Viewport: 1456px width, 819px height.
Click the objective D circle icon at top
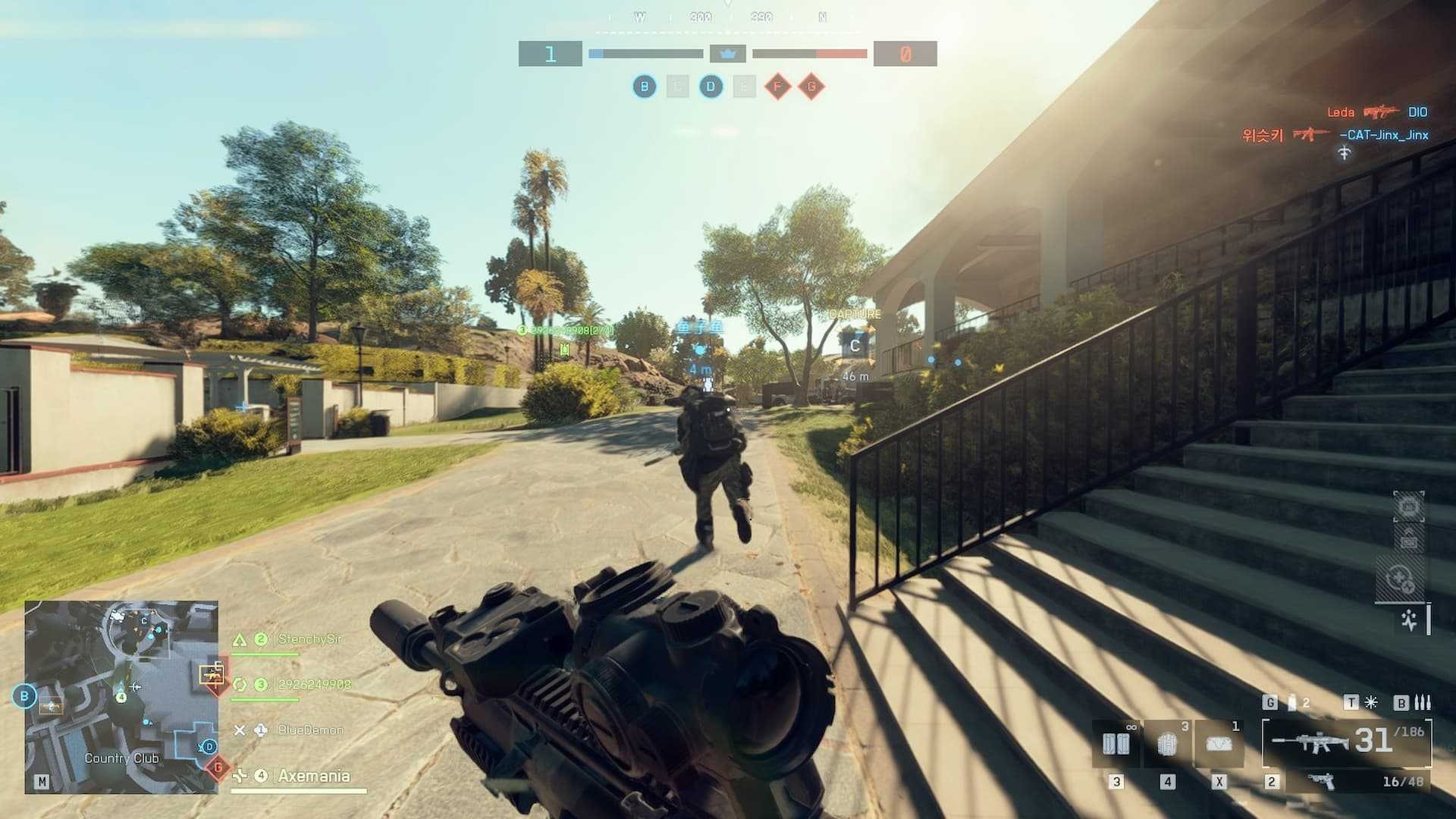click(x=711, y=86)
